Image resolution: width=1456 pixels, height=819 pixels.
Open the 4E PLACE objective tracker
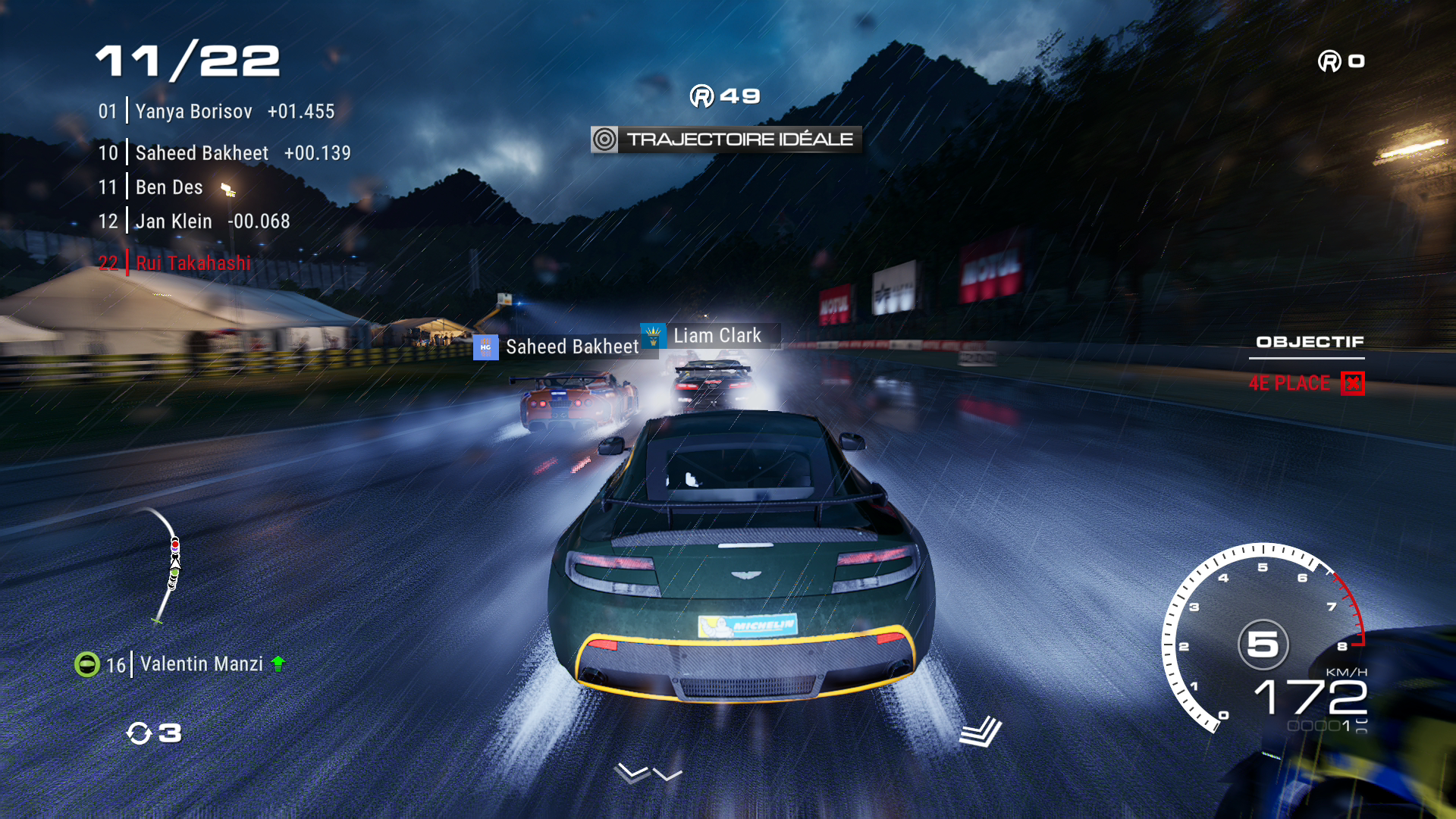pyautogui.click(x=1289, y=383)
